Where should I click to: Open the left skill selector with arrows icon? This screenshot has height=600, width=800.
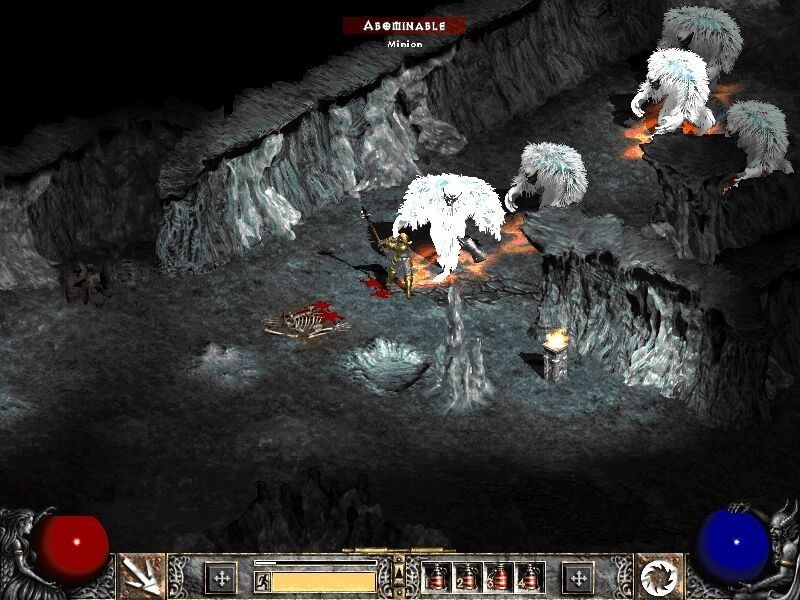(x=141, y=576)
